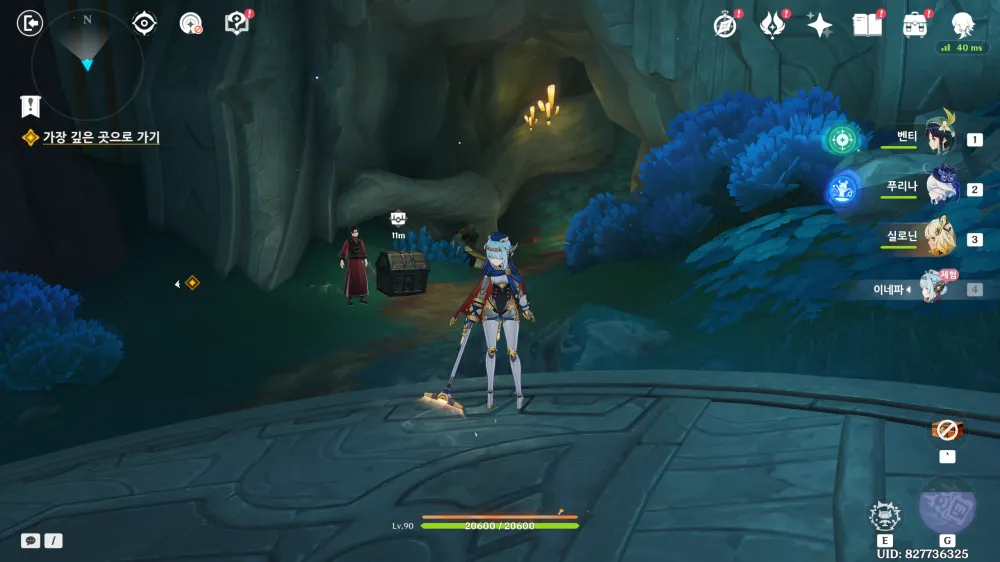The width and height of the screenshot is (1000, 562).
Task: Toggle the eye view icon
Action: click(145, 23)
